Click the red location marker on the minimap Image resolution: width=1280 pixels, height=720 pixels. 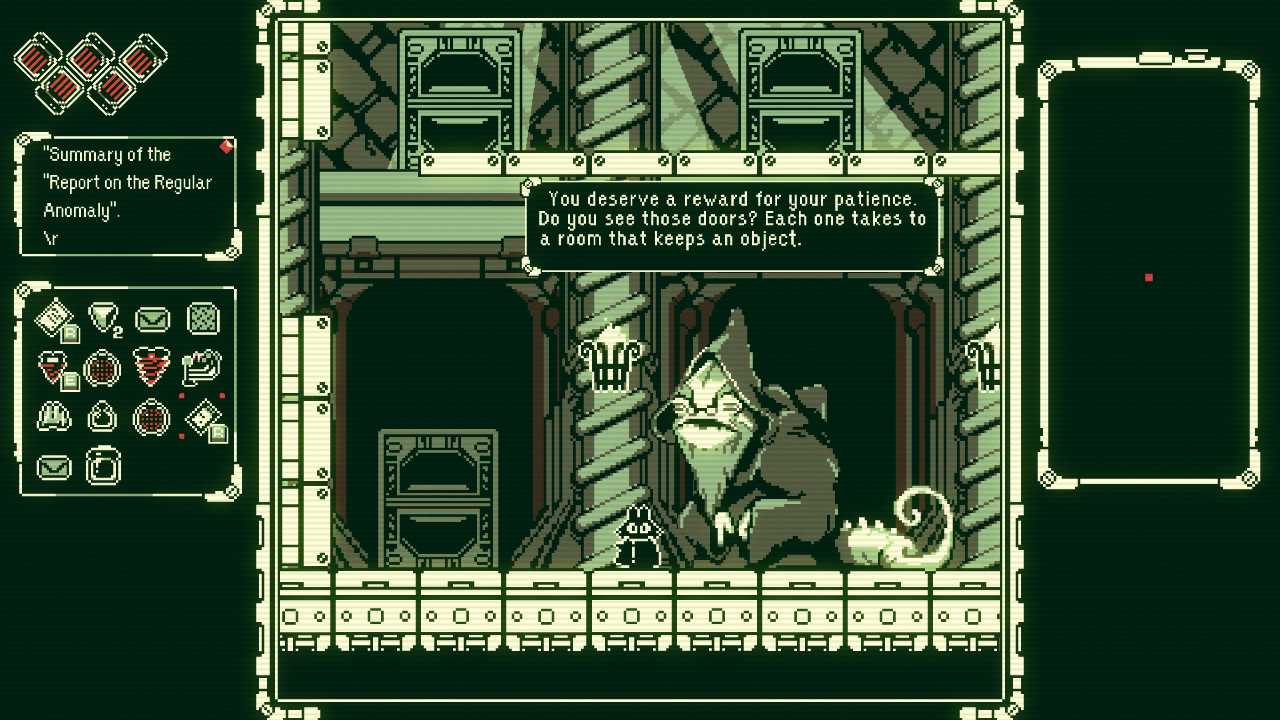click(x=1146, y=278)
